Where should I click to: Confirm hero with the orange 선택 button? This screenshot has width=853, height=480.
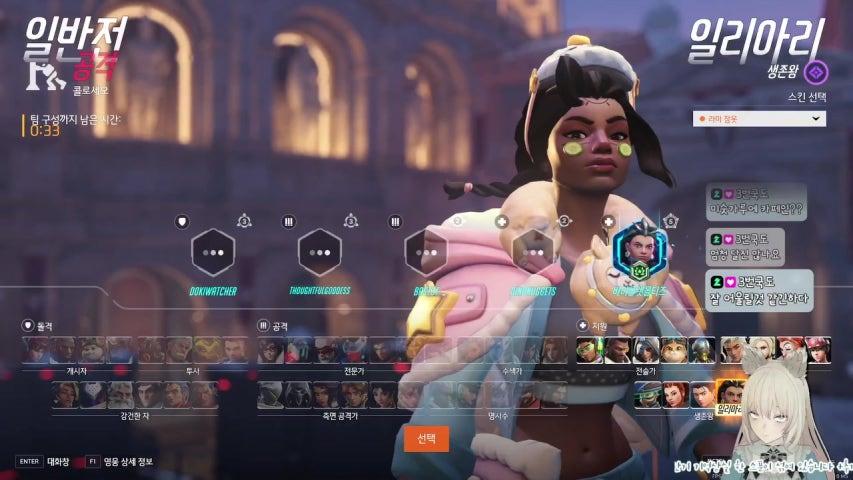coord(426,439)
